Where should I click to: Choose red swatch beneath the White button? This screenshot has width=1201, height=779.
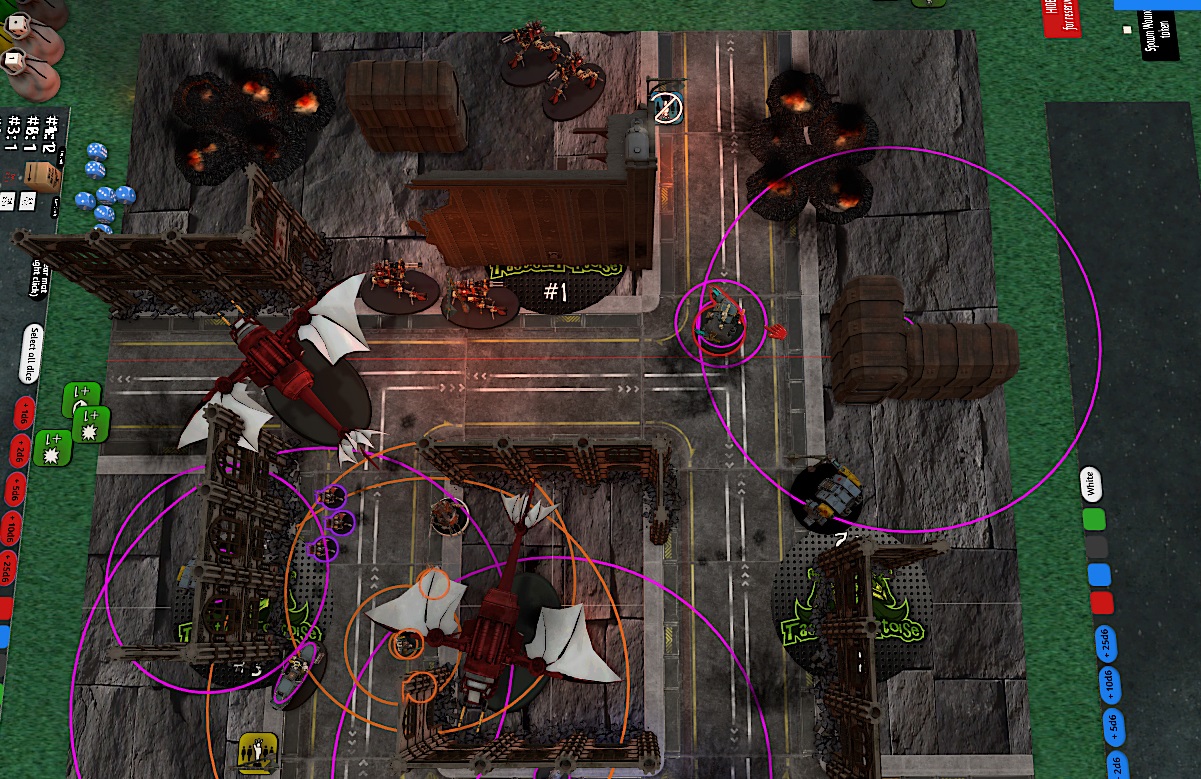[1102, 602]
